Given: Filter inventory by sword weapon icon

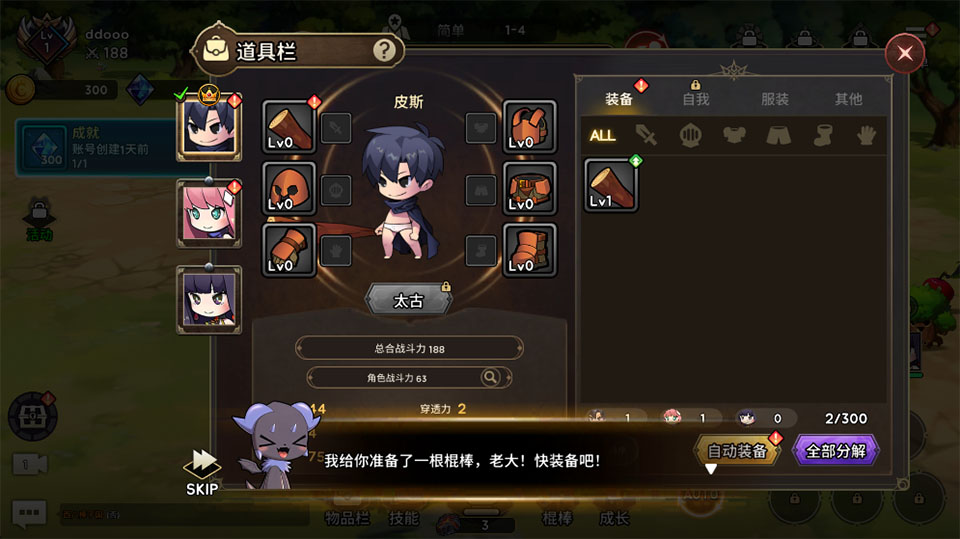Looking at the screenshot, I should tap(647, 135).
